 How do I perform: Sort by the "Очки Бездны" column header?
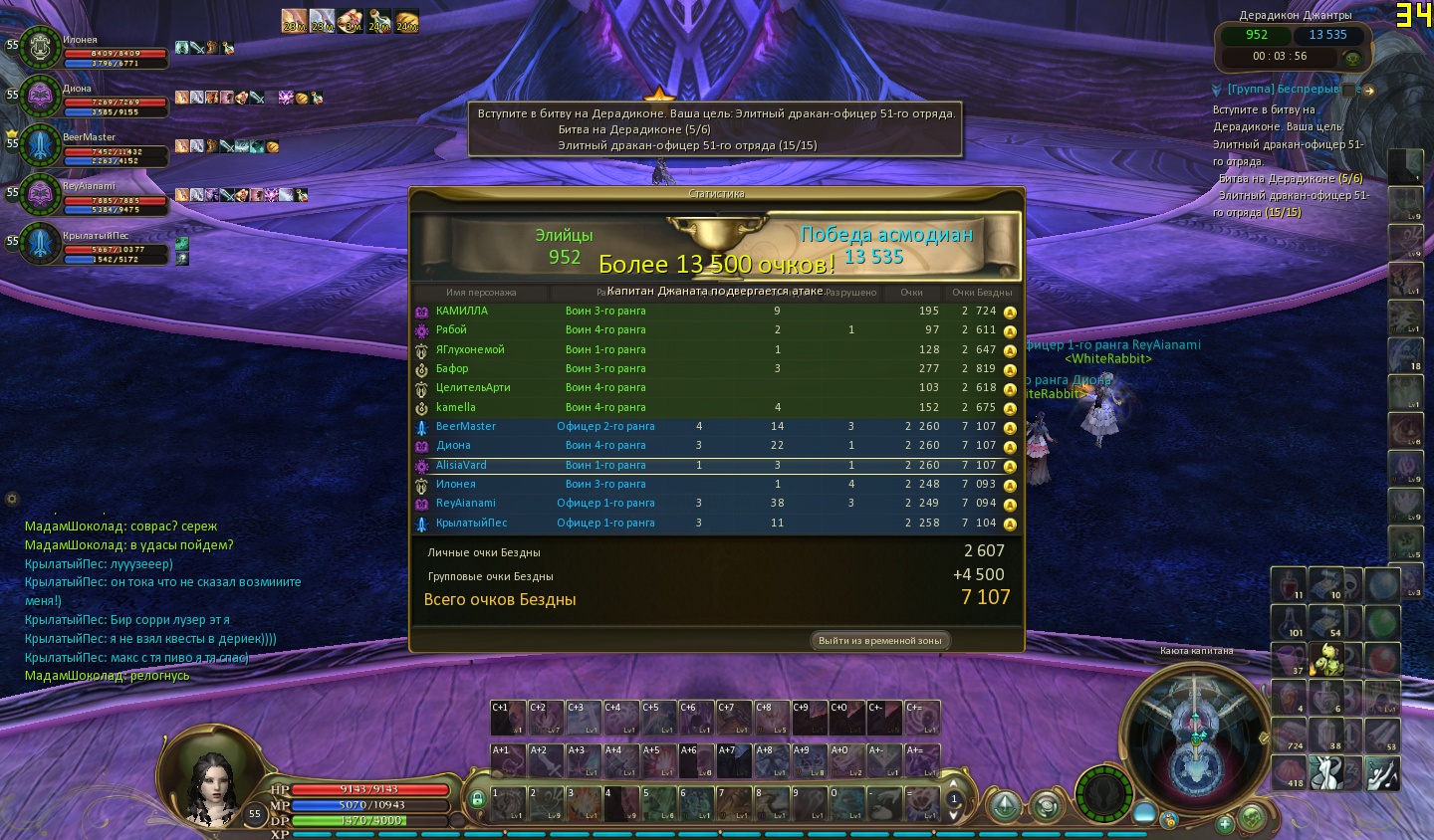(x=981, y=293)
